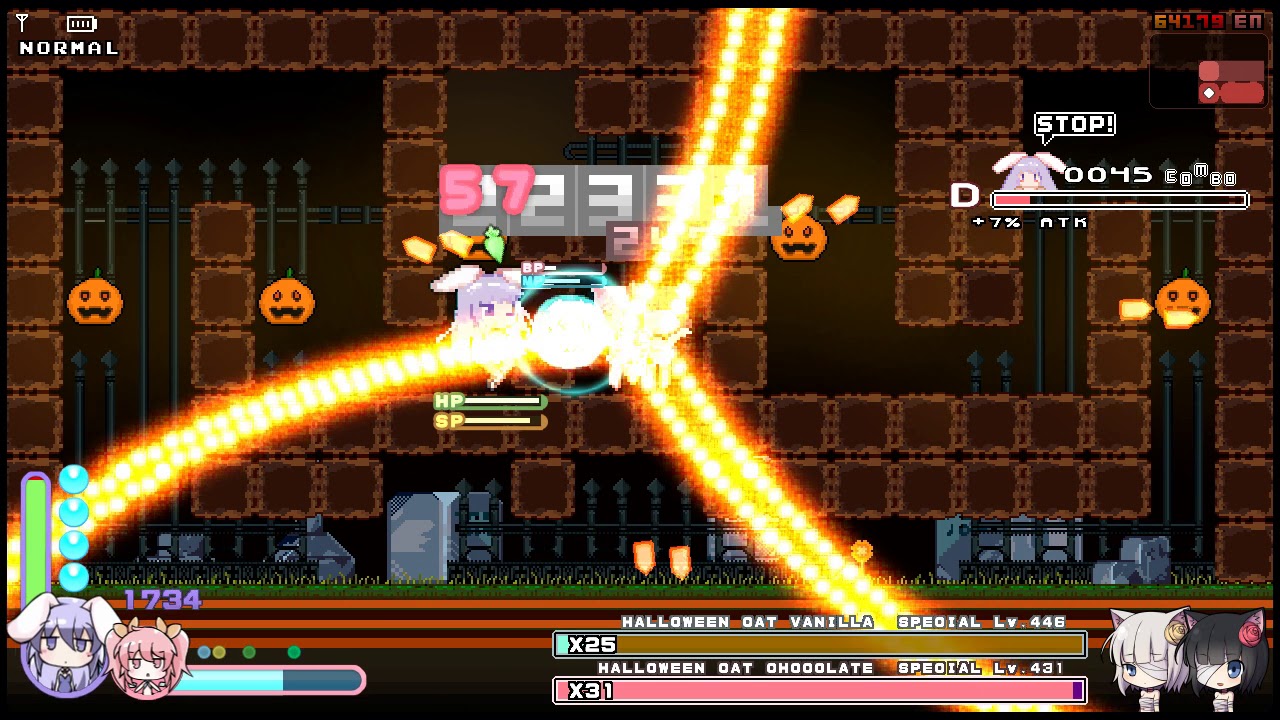Click the D rank badge indicator

pos(964,196)
